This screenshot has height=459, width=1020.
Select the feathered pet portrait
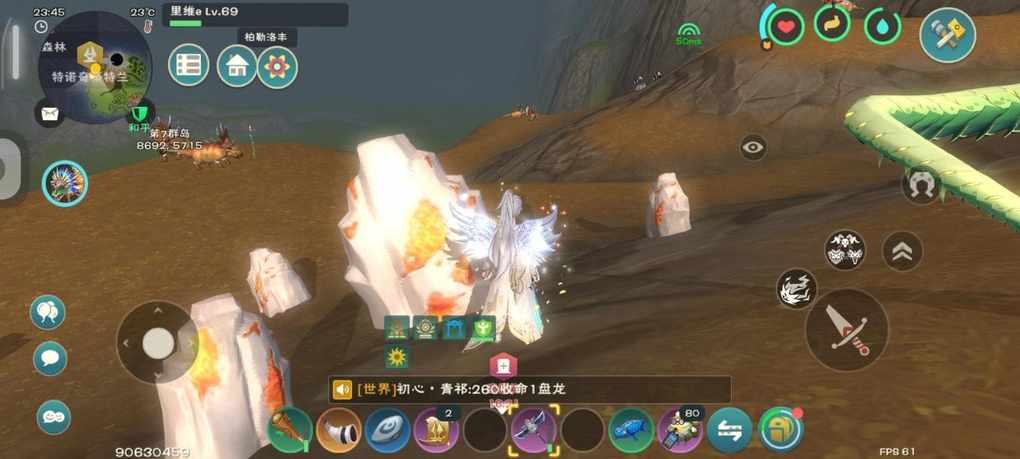tap(65, 184)
